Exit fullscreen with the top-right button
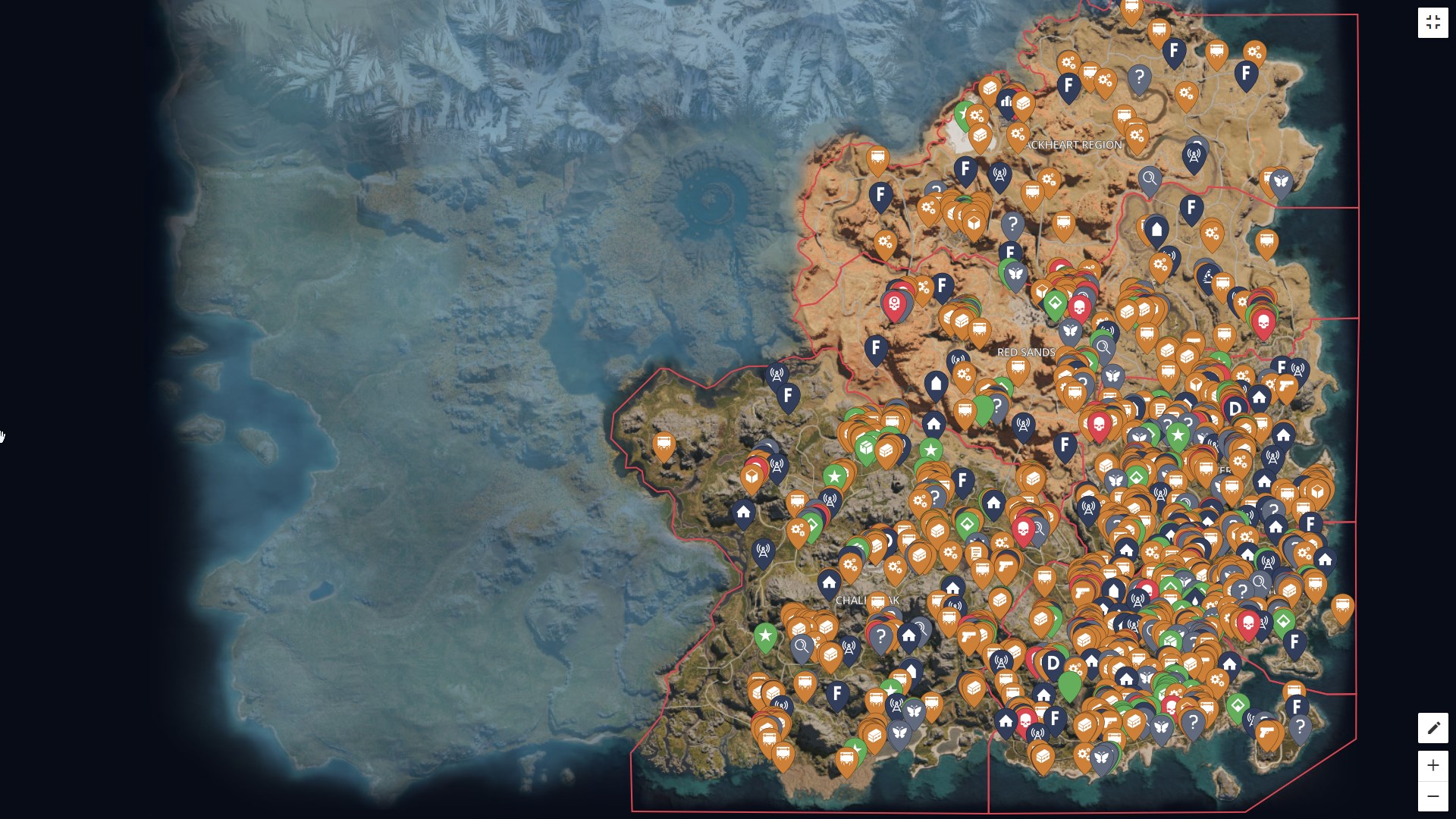 [x=1434, y=22]
